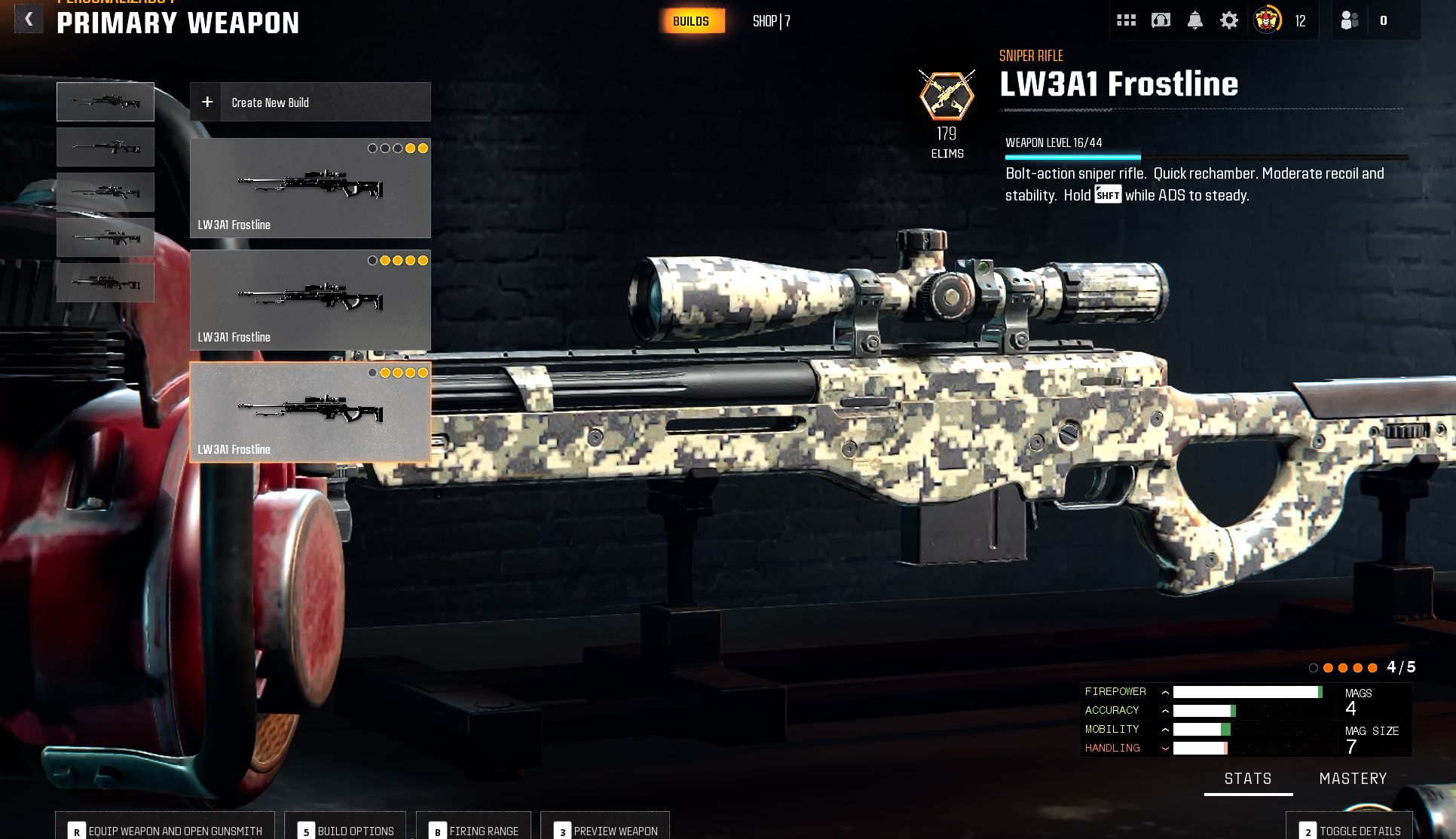Show notifications via the bell icon

tap(1195, 20)
